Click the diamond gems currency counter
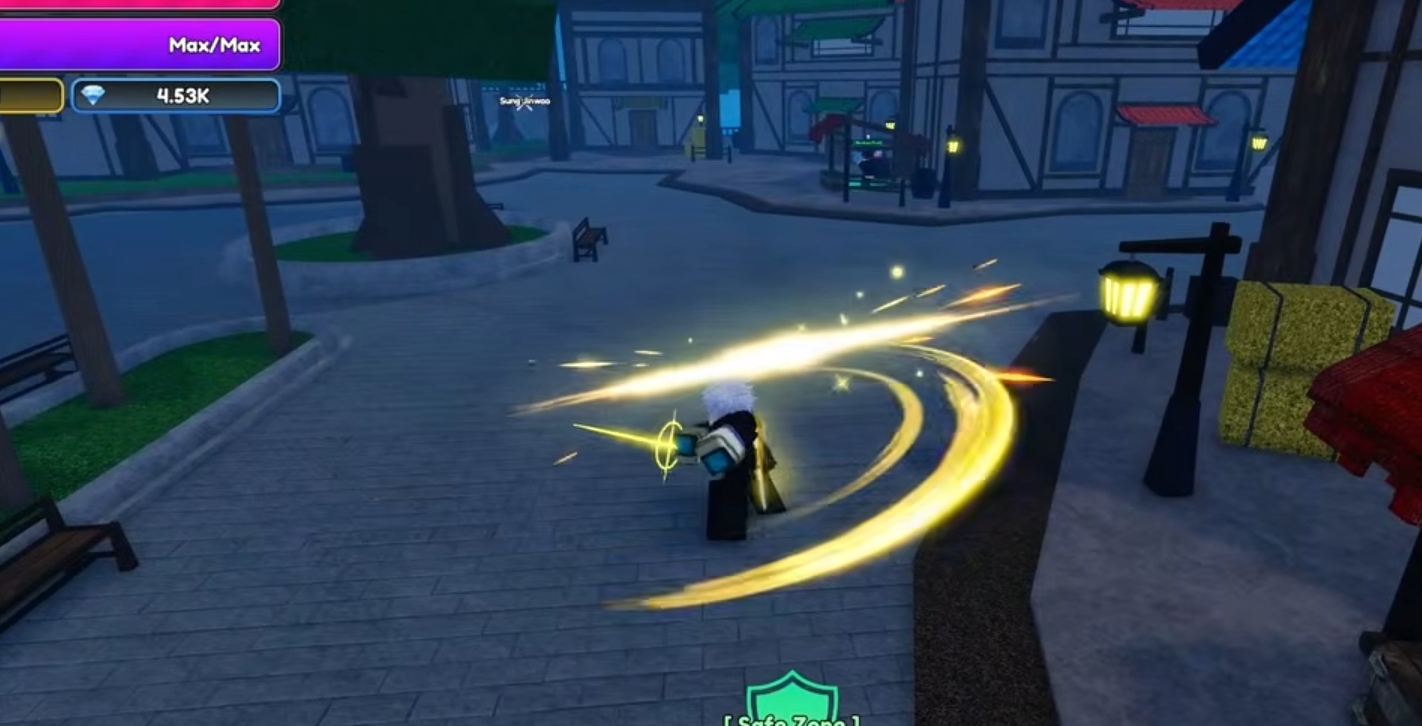Screen dimensions: 1422x726 [176, 96]
